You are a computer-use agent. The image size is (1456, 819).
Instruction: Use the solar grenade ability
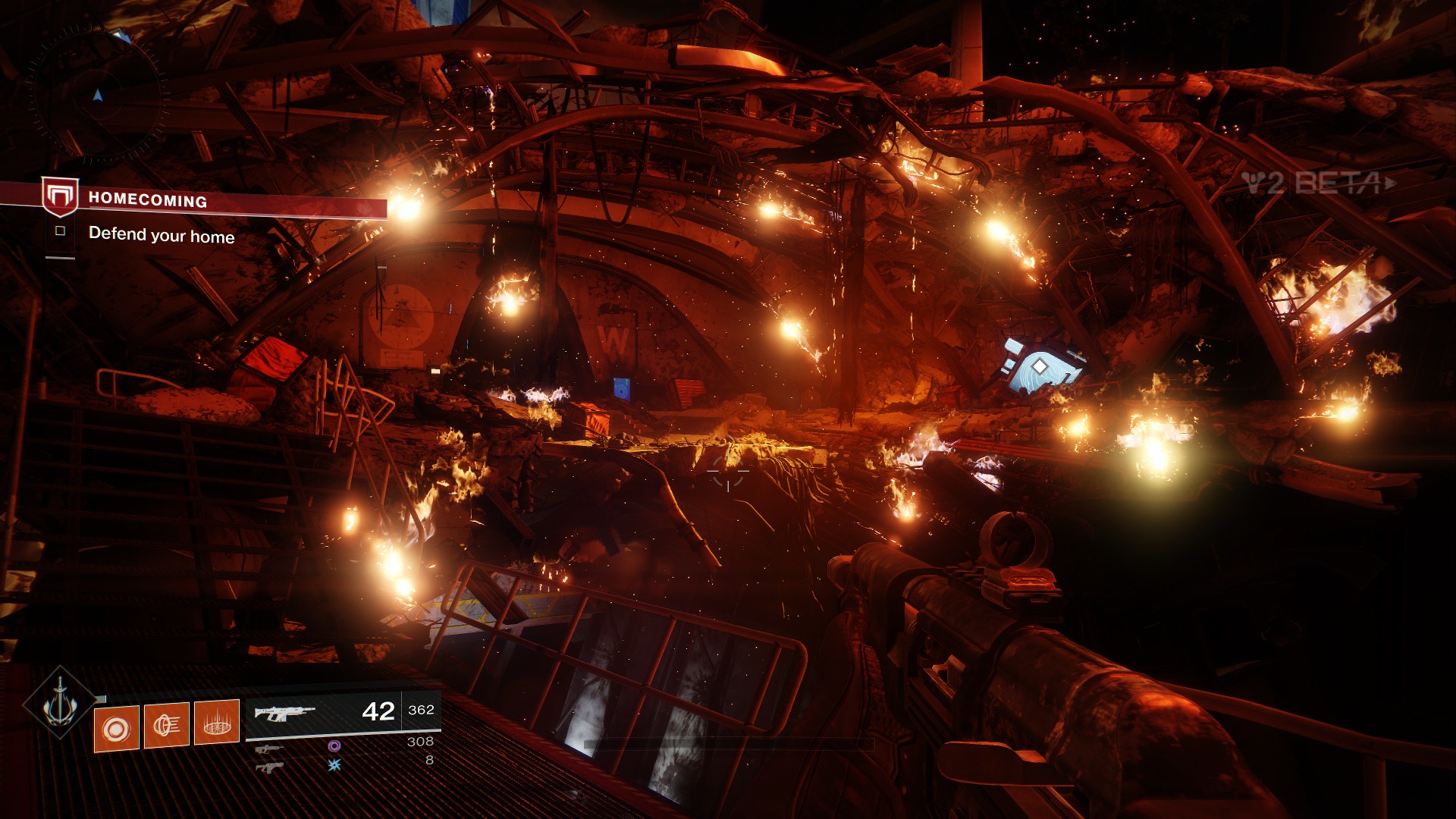[116, 729]
